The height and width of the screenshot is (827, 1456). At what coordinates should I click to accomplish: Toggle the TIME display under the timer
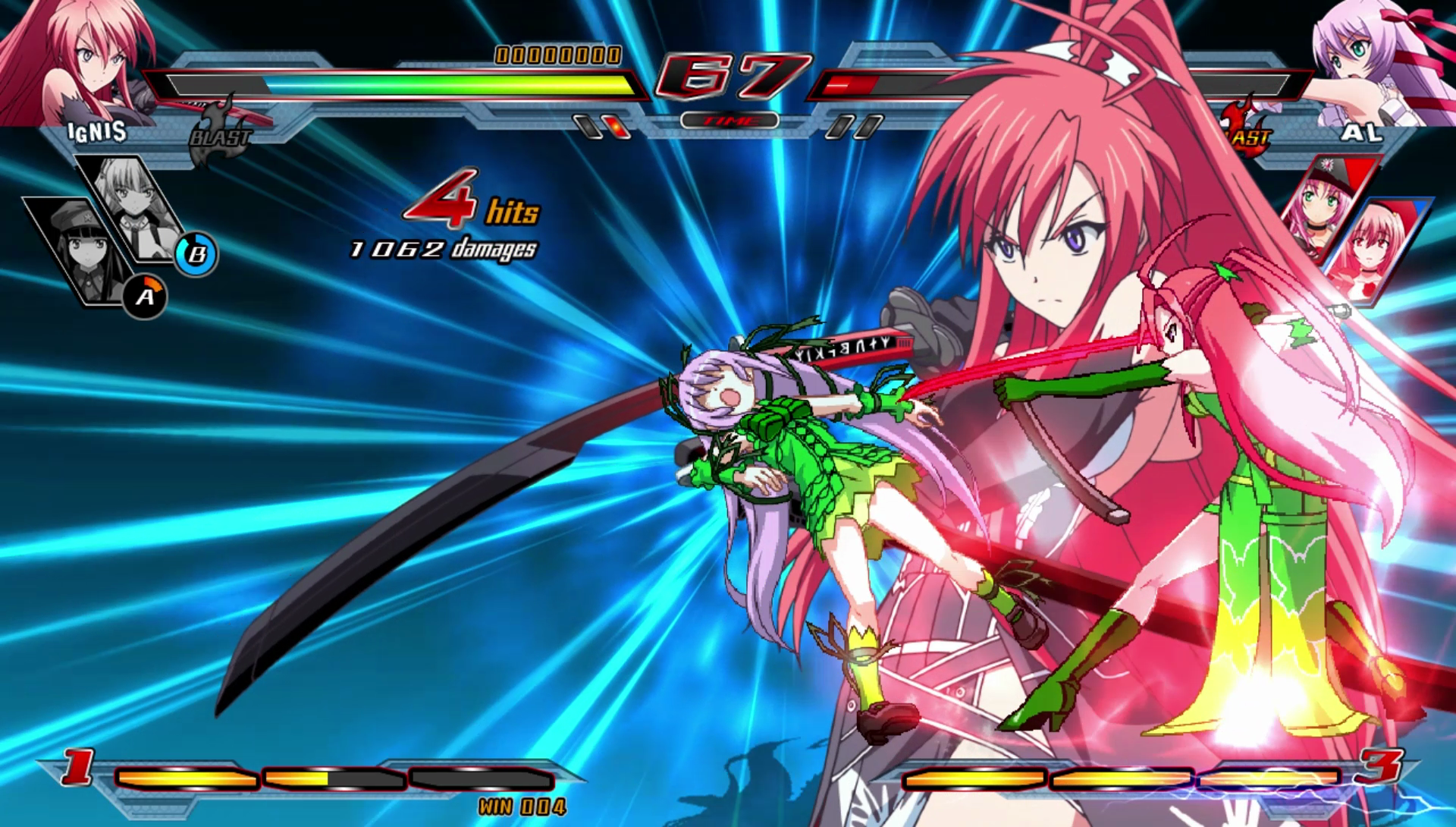coord(730,118)
